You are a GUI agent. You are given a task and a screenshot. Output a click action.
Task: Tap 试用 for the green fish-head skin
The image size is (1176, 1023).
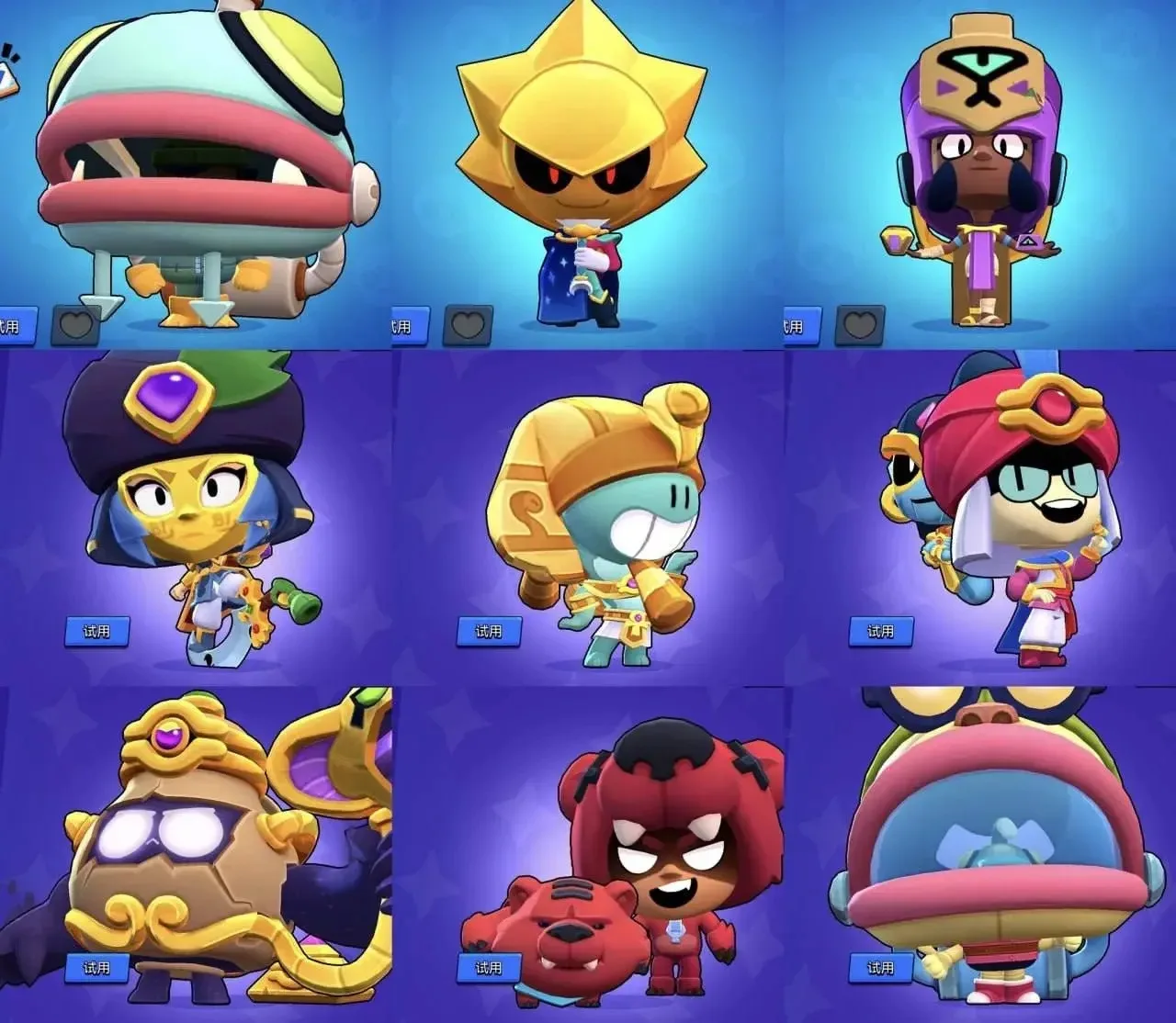coord(17,326)
